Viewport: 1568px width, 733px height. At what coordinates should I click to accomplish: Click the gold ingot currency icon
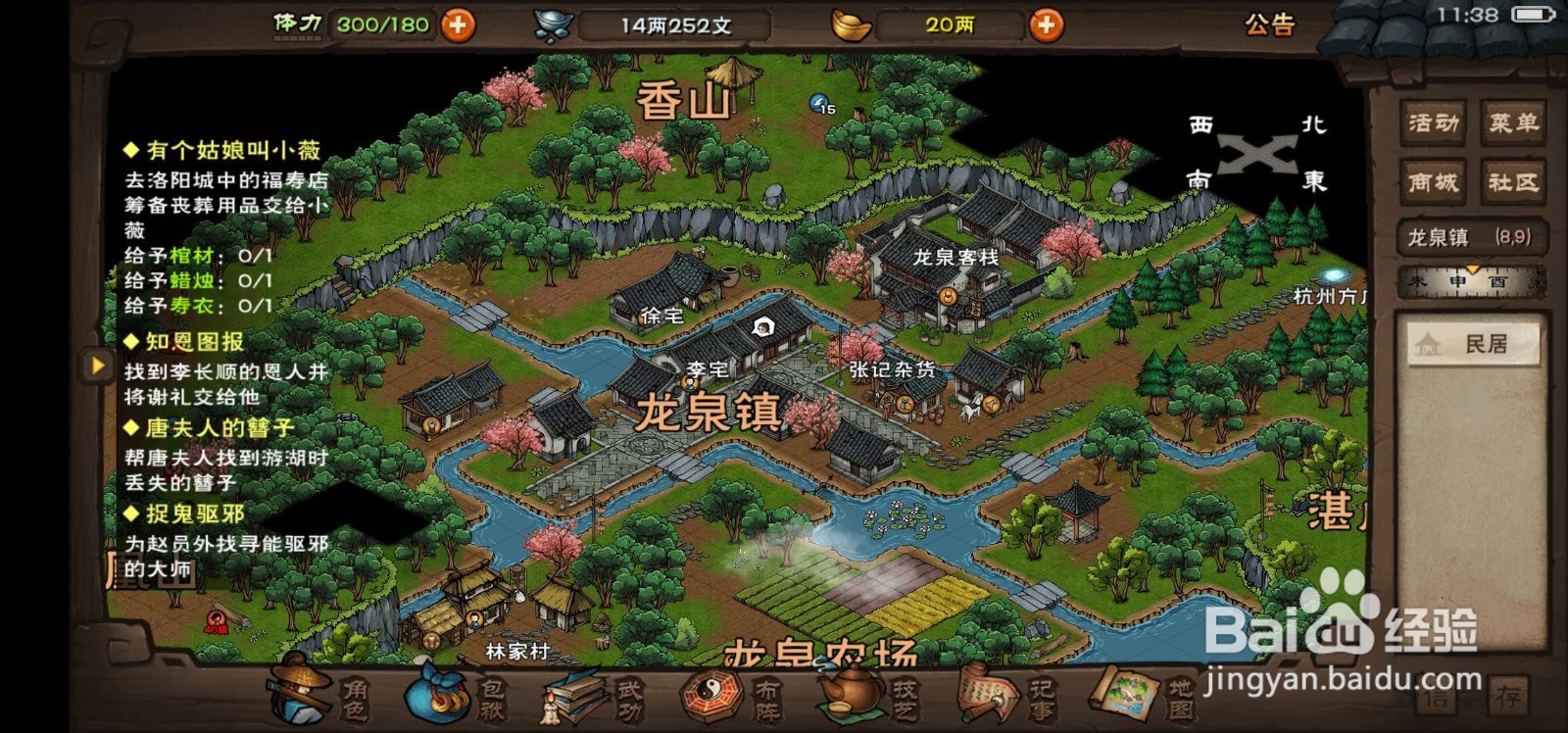[851, 24]
